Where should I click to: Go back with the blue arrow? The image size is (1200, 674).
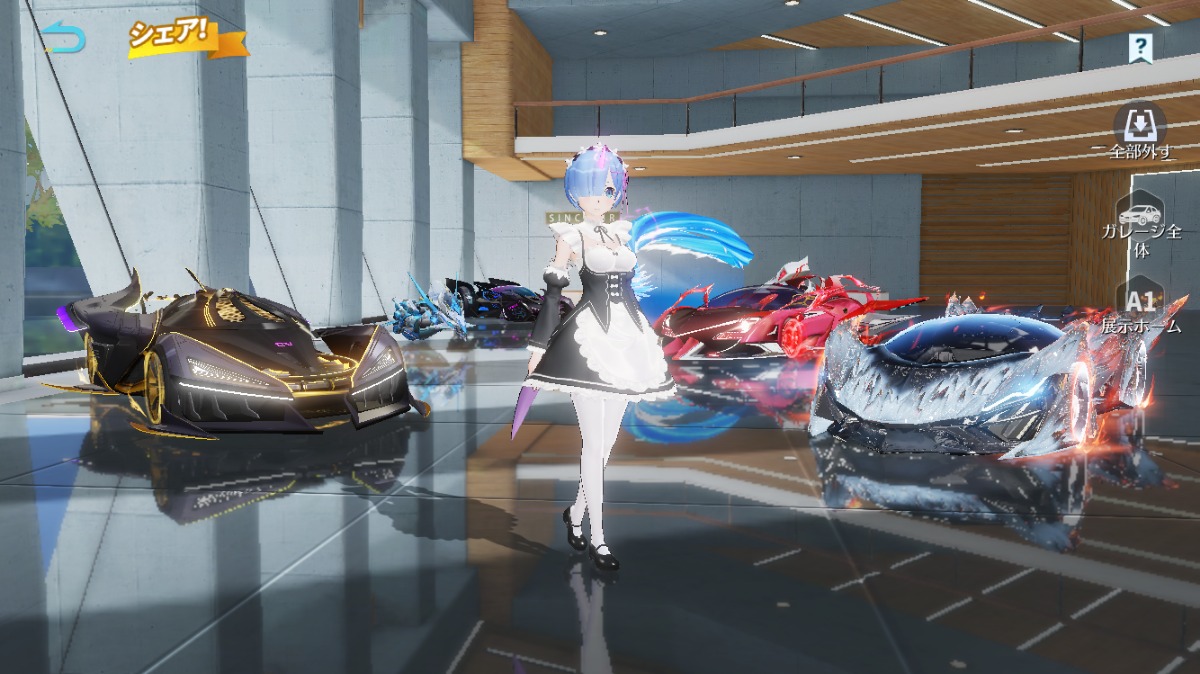64,38
